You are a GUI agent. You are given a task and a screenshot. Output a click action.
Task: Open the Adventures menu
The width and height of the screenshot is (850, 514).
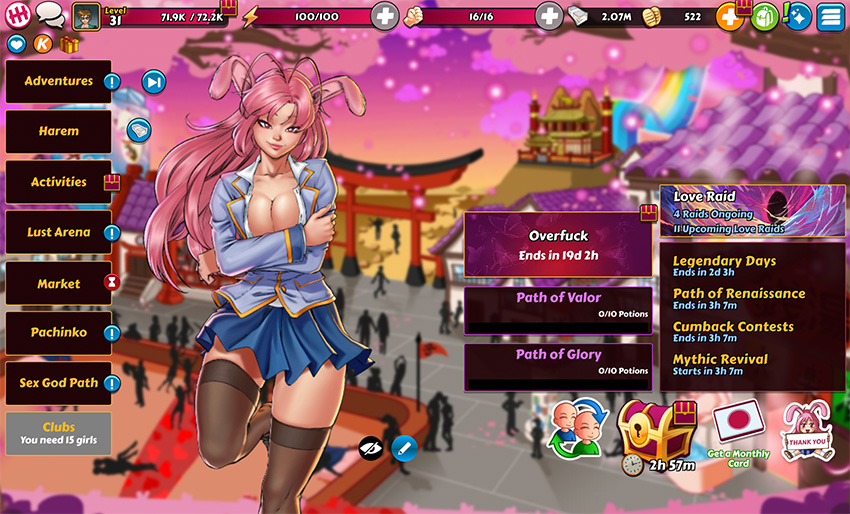tap(58, 82)
